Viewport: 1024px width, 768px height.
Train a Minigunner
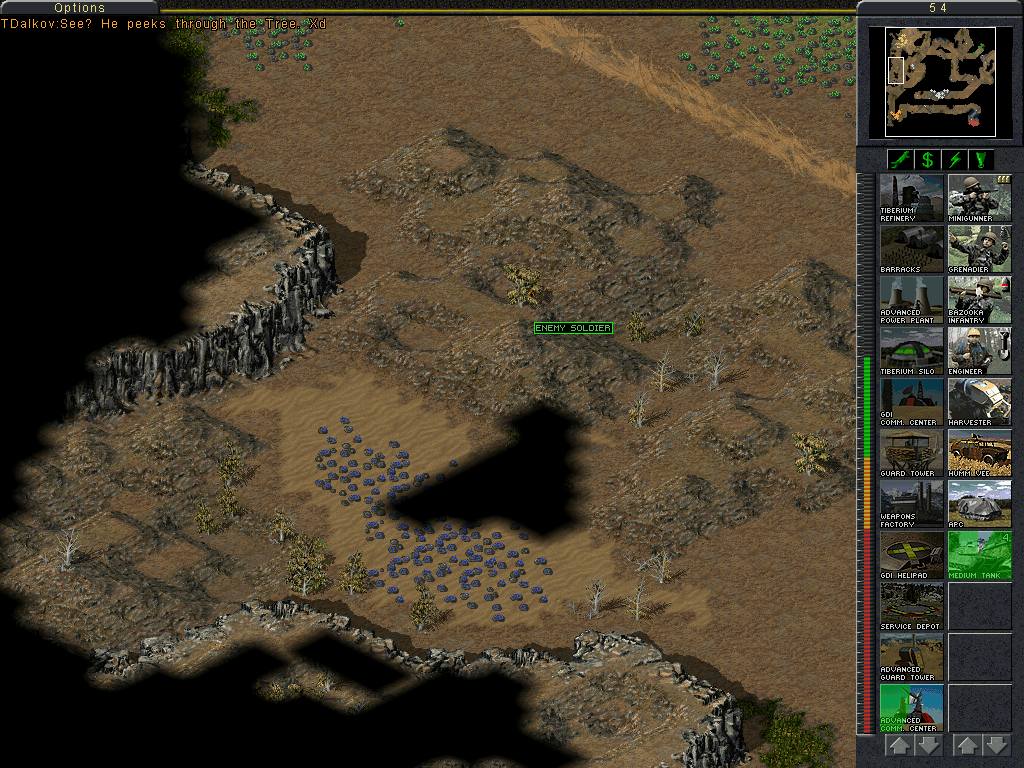click(979, 198)
